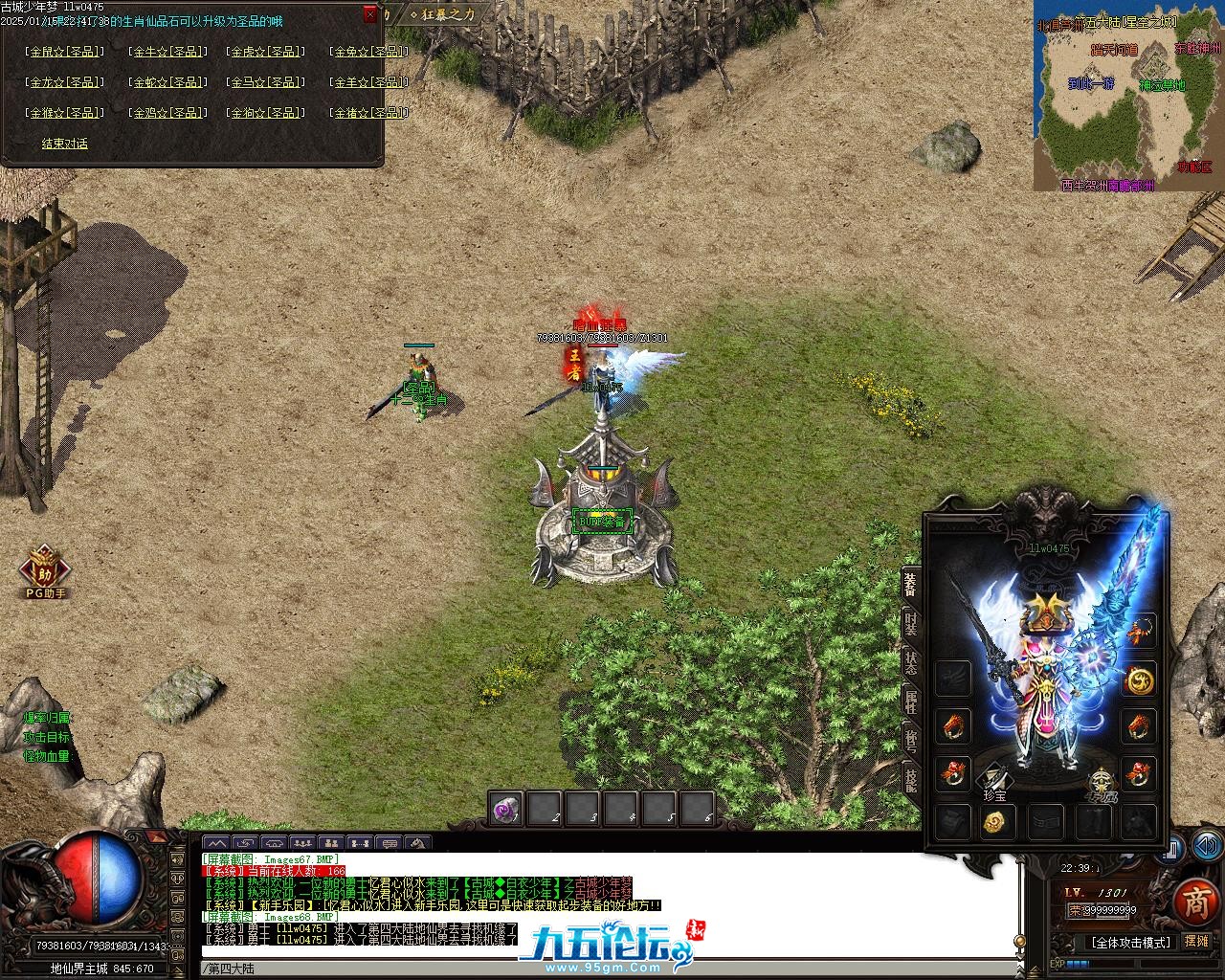Open the 珍宝 treasure icon
The image size is (1225, 980).
pos(994,782)
